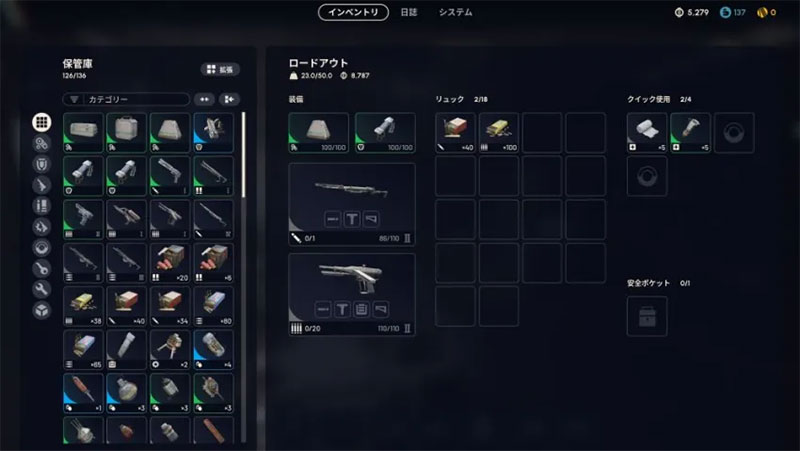This screenshot has width=800, height=451.
Task: Select the equipped shotgun weapon slot
Action: [x=352, y=202]
